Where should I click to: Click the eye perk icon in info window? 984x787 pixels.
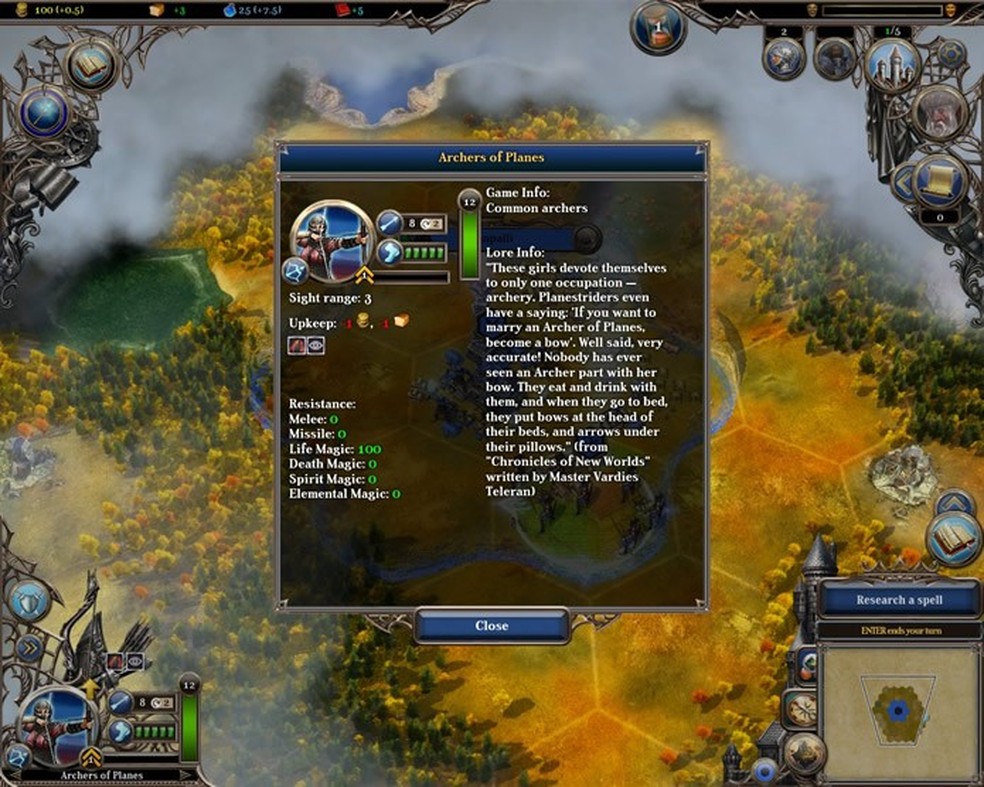[x=316, y=345]
